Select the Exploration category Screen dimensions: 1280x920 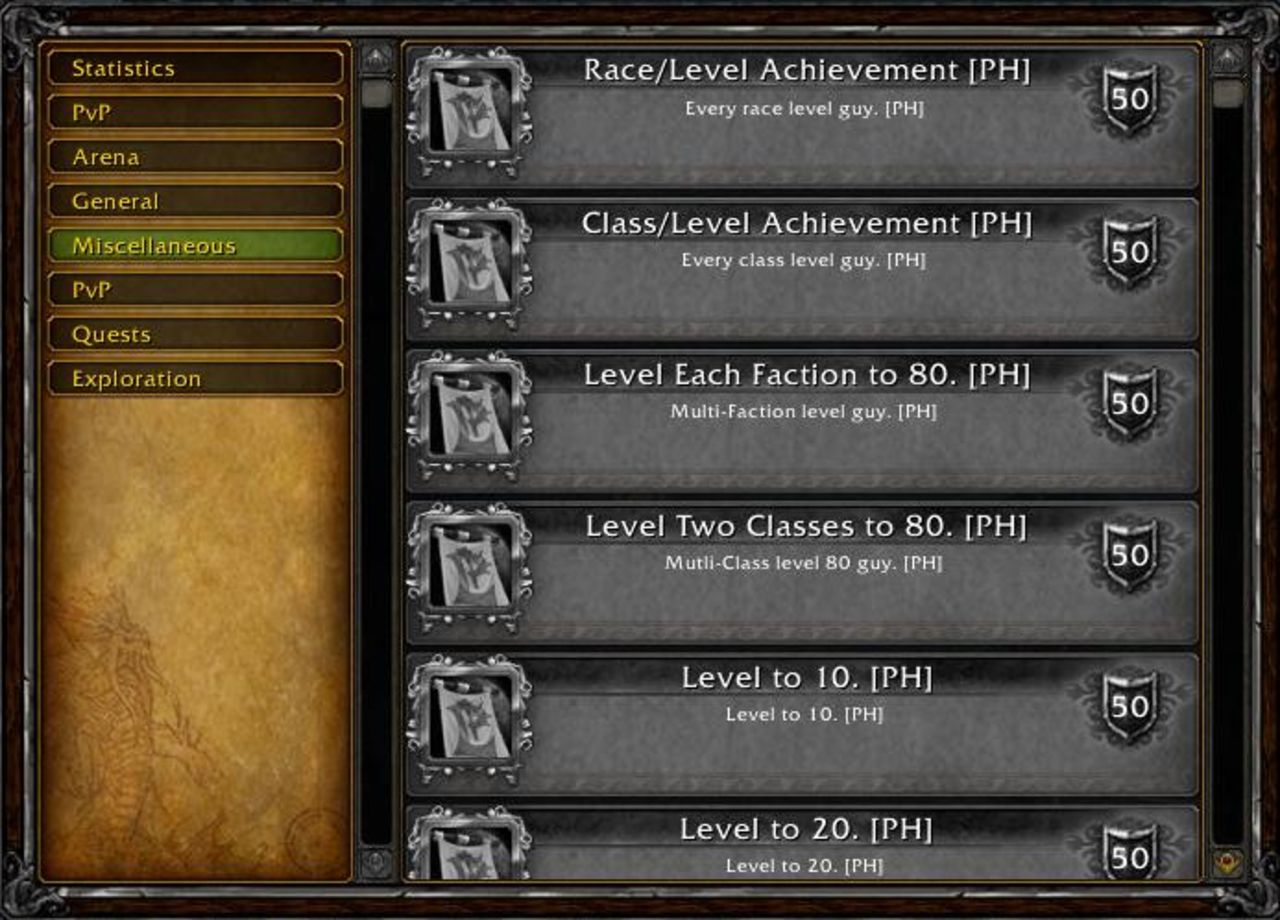coord(195,378)
